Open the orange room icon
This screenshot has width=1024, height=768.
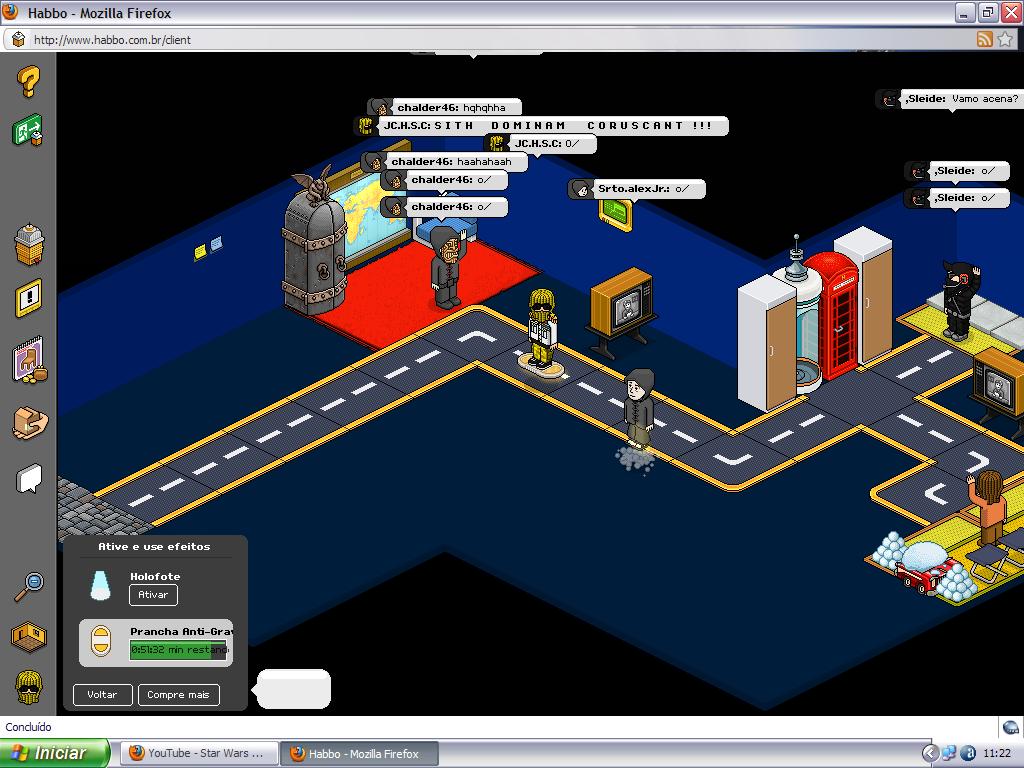point(29,635)
